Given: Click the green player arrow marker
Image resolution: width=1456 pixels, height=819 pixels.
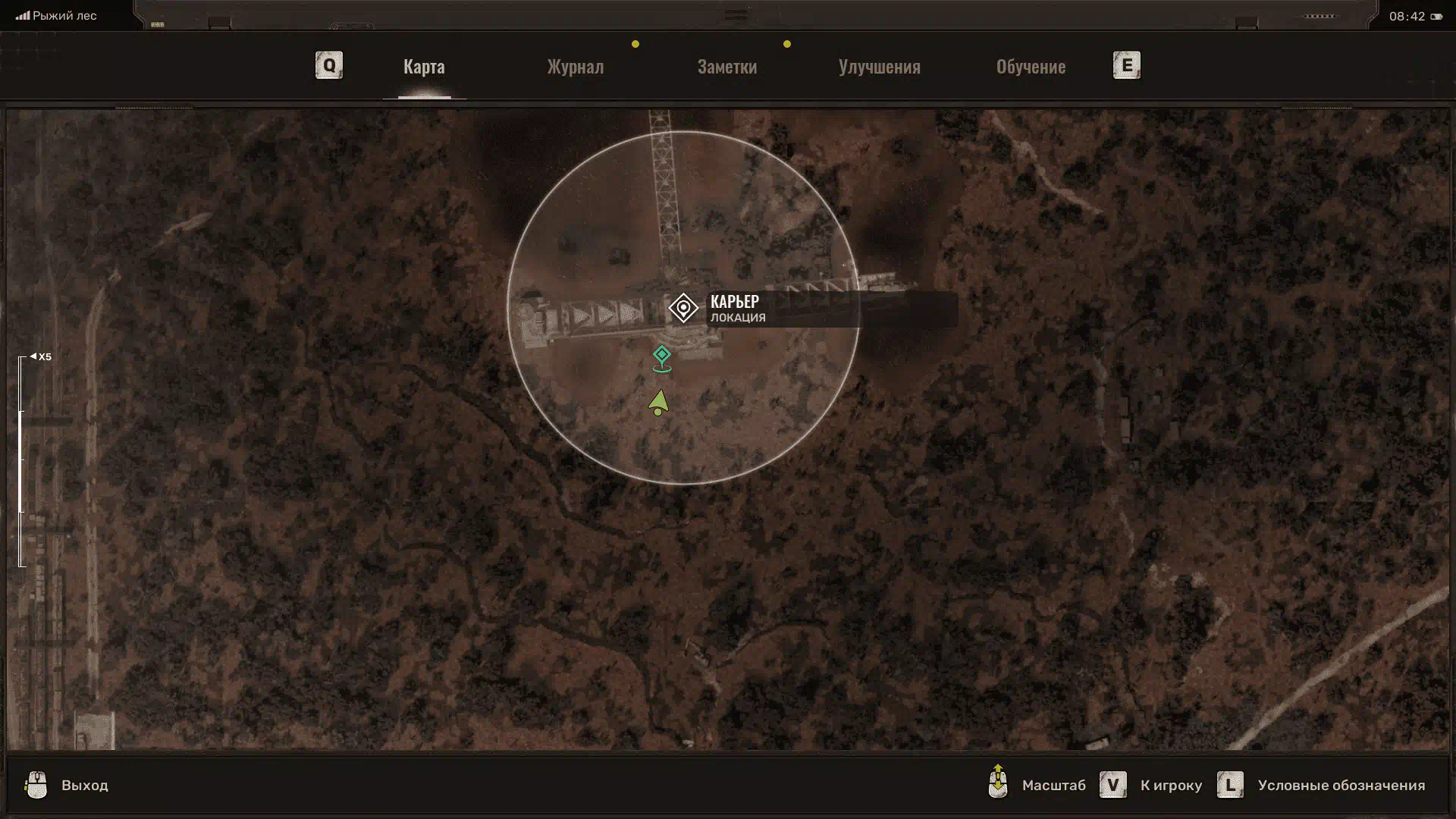Looking at the screenshot, I should click(x=658, y=402).
